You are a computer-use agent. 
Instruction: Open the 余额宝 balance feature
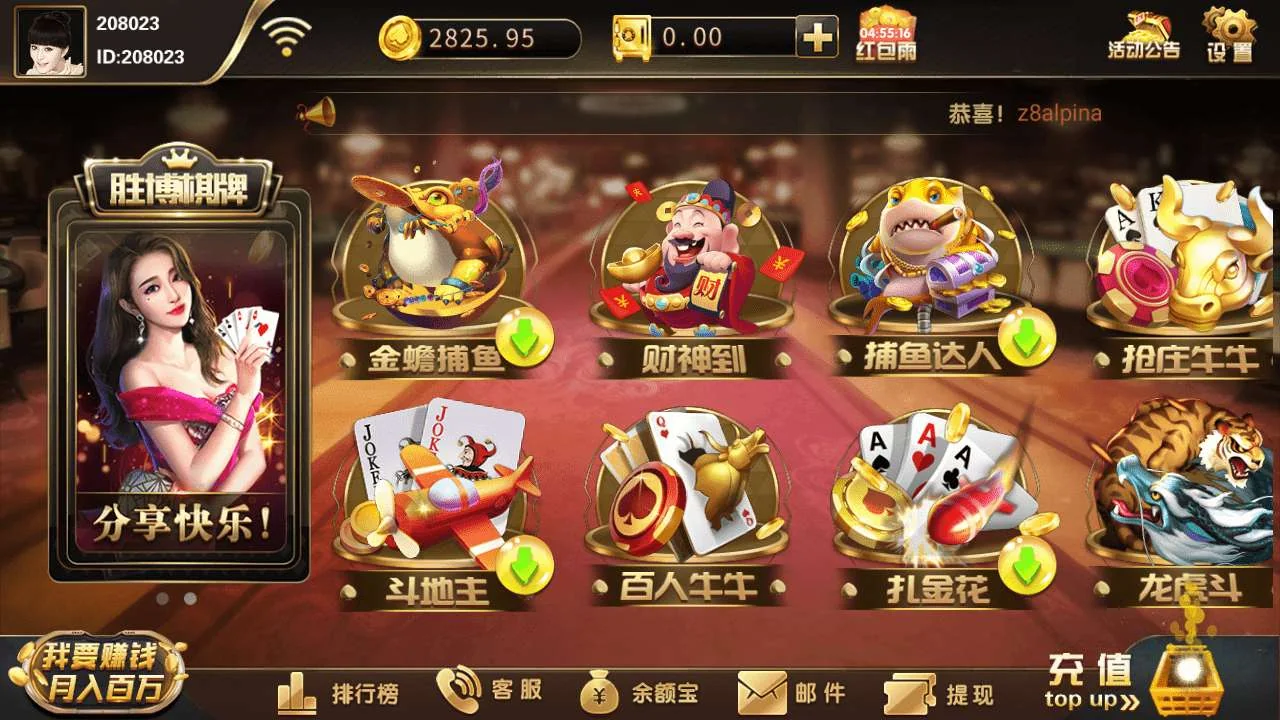click(x=640, y=692)
